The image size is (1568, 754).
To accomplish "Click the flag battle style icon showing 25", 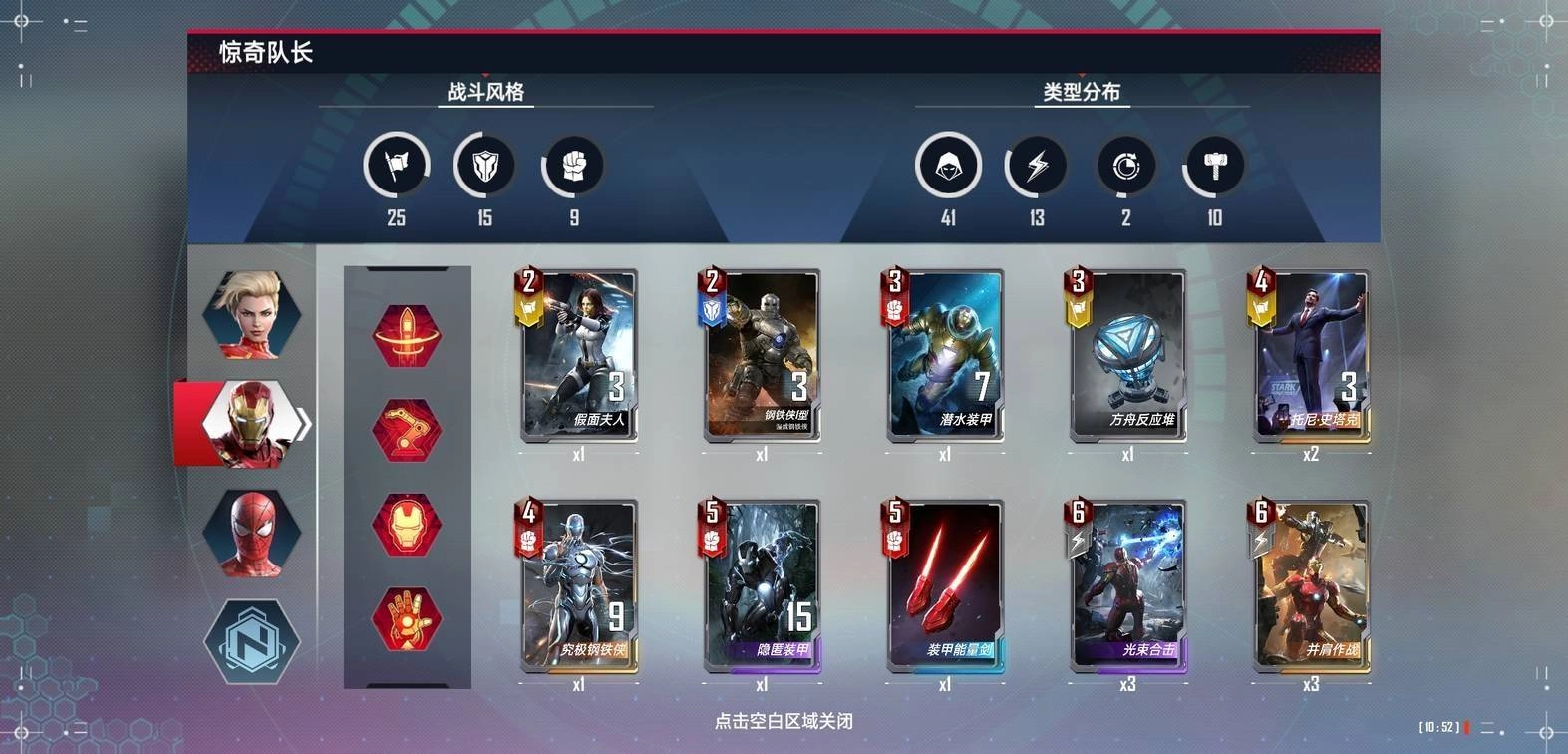I will [x=396, y=166].
